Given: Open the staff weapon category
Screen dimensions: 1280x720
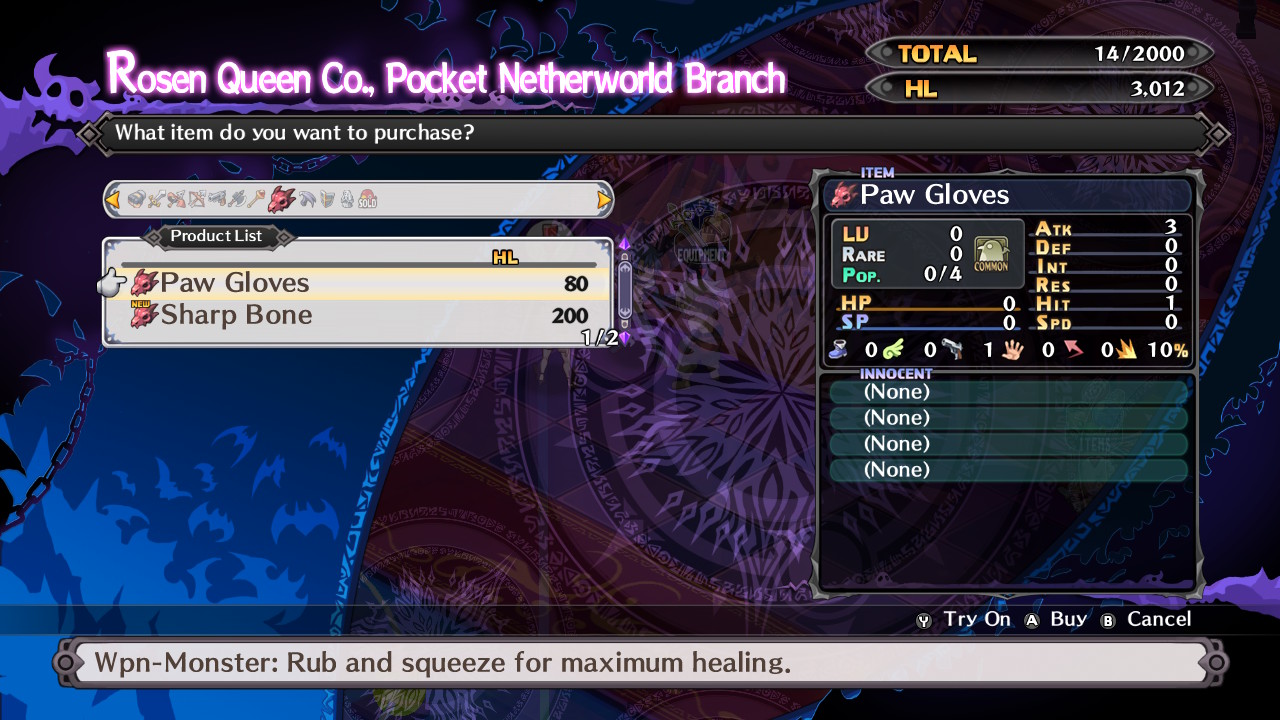Looking at the screenshot, I should coord(257,200).
